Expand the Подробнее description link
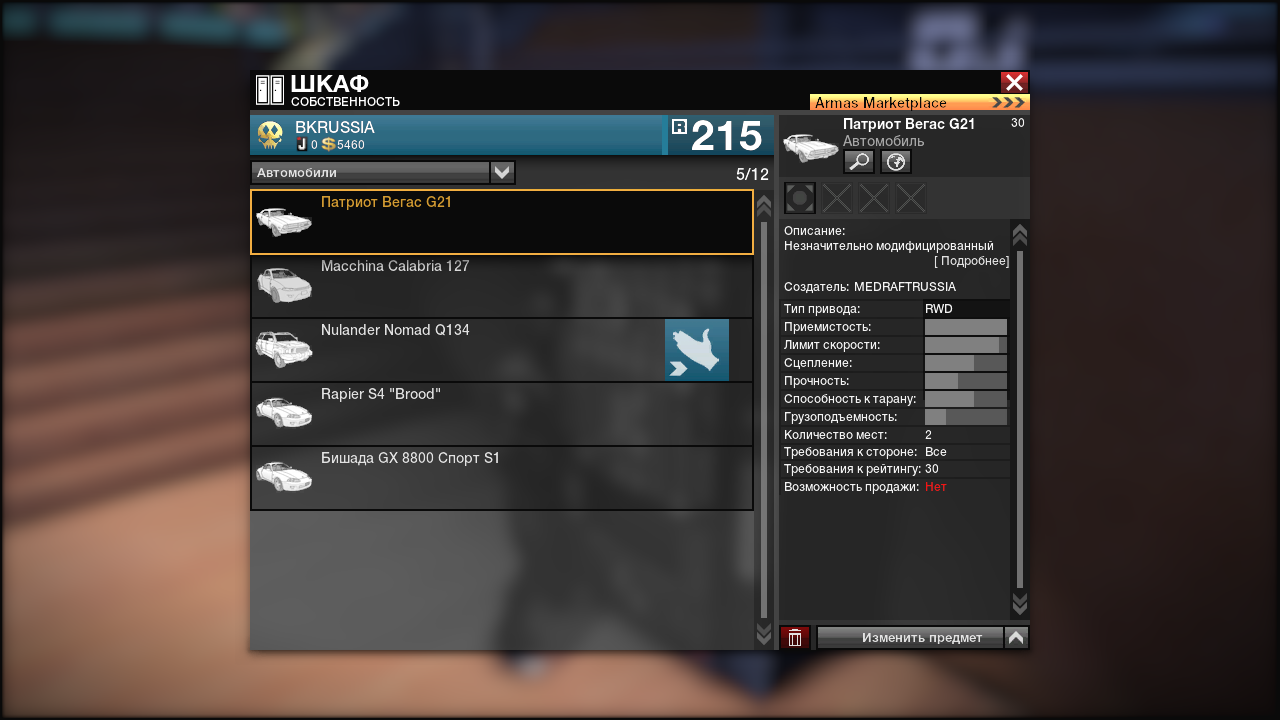The image size is (1280, 720). point(971,261)
